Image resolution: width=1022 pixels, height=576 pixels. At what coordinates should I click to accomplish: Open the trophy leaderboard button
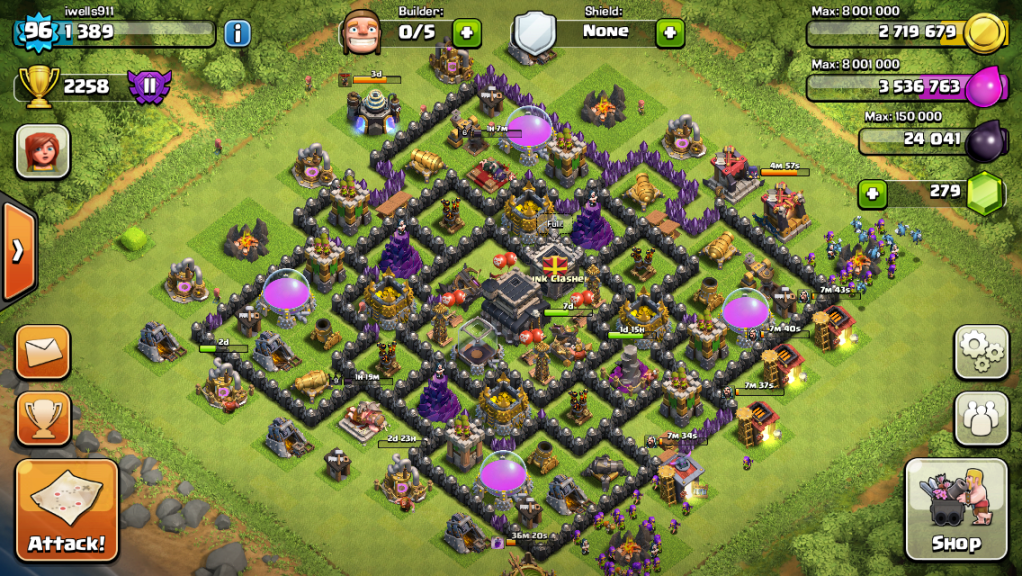point(43,418)
